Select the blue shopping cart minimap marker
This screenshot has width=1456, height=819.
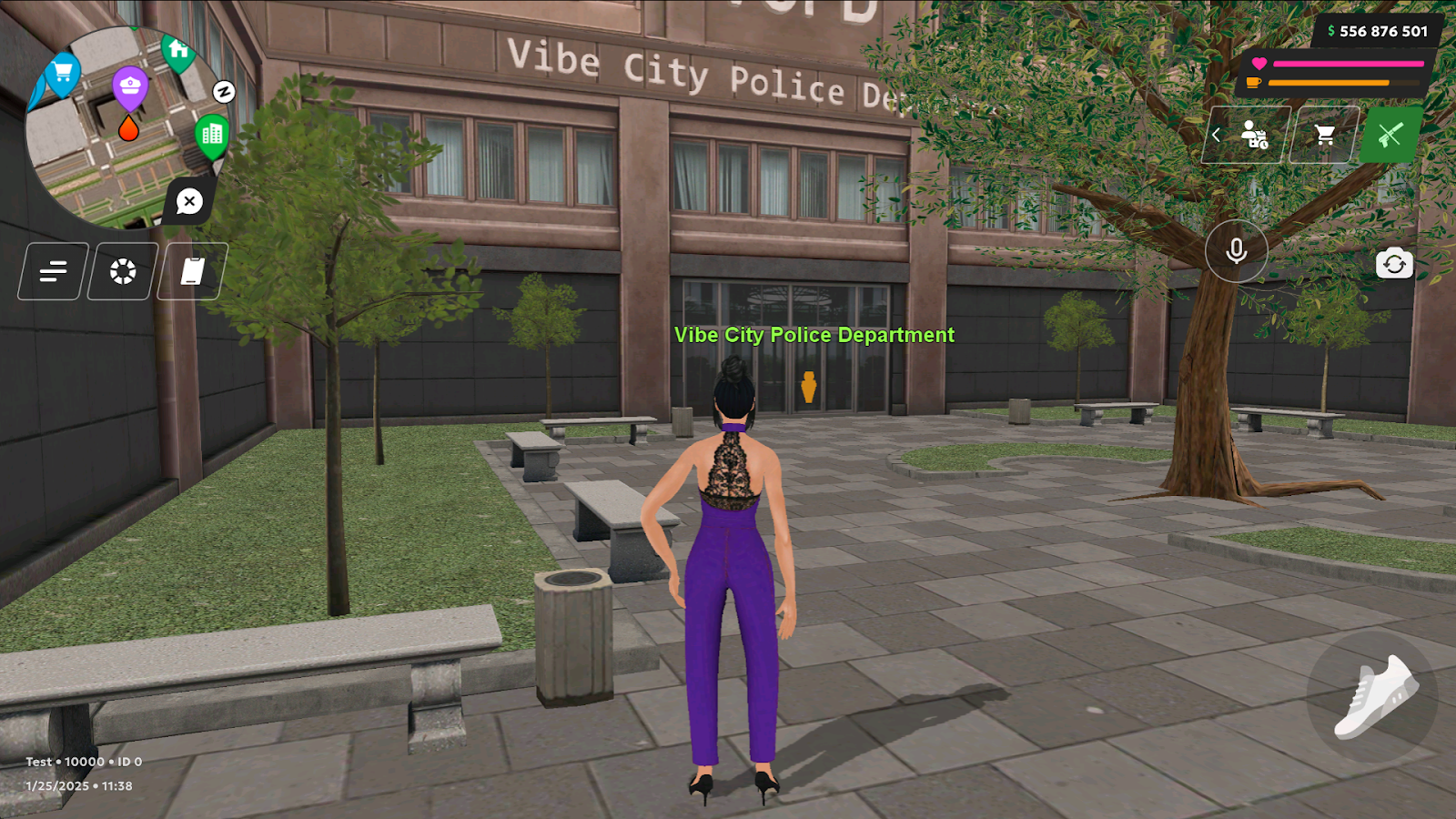(63, 72)
